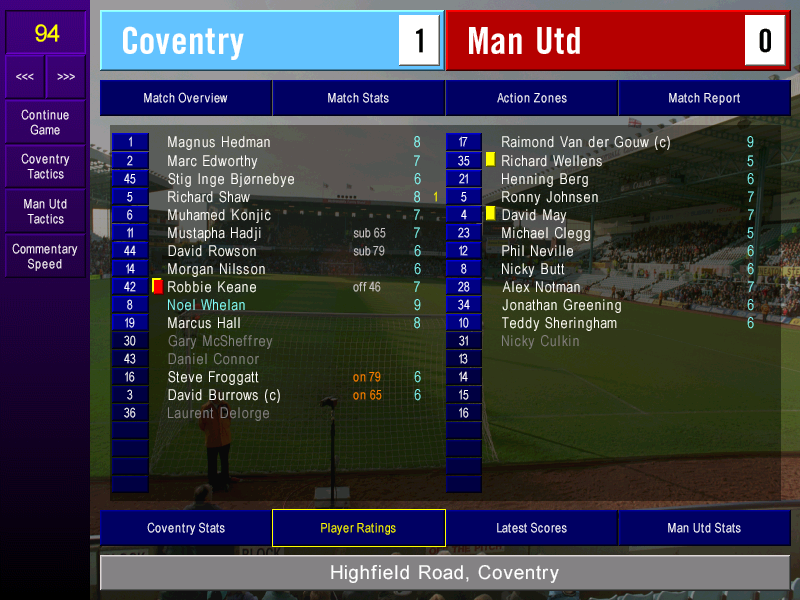
Task: View Action Zones
Action: 531,98
